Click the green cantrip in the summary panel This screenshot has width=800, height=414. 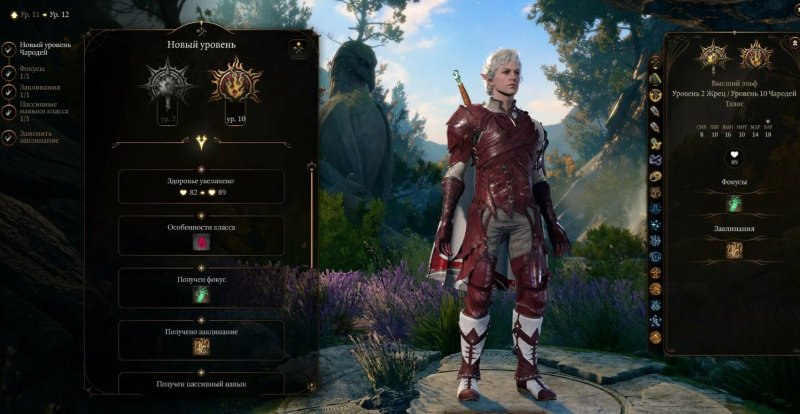734,203
